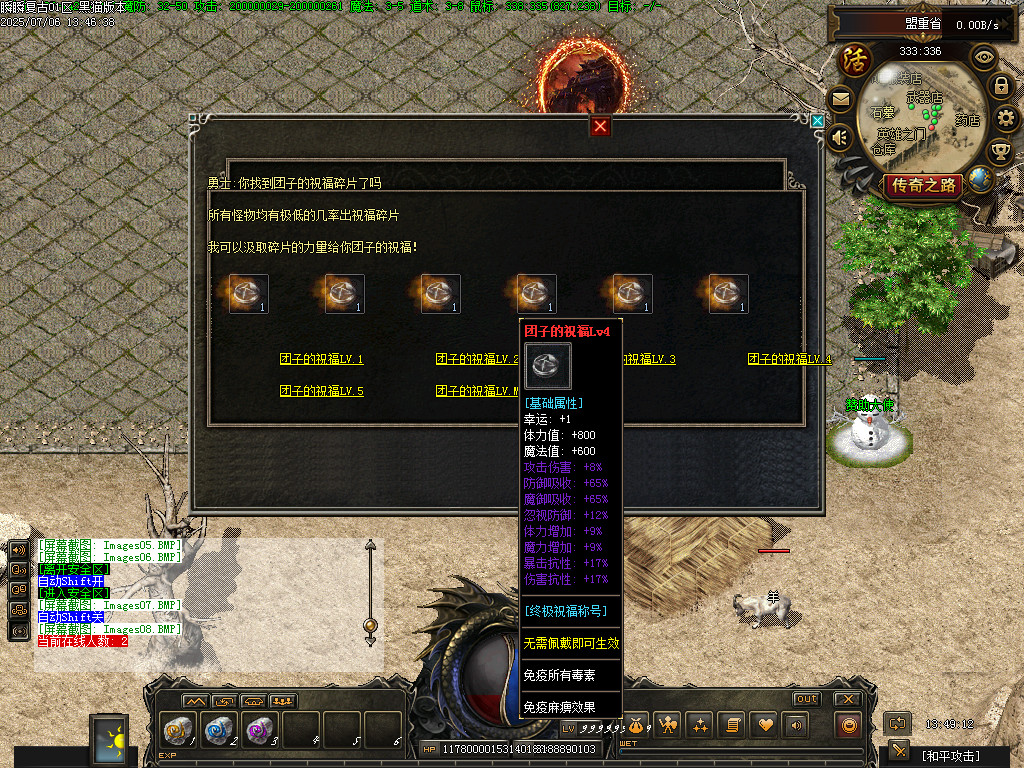Close the small blue X panel button

click(817, 121)
